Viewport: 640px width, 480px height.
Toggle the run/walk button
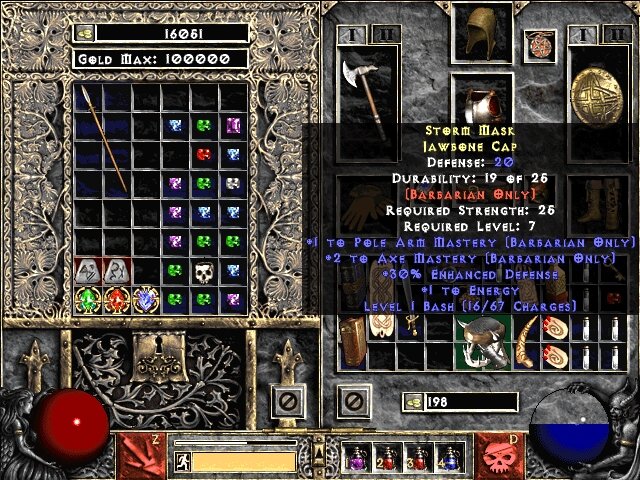point(181,461)
